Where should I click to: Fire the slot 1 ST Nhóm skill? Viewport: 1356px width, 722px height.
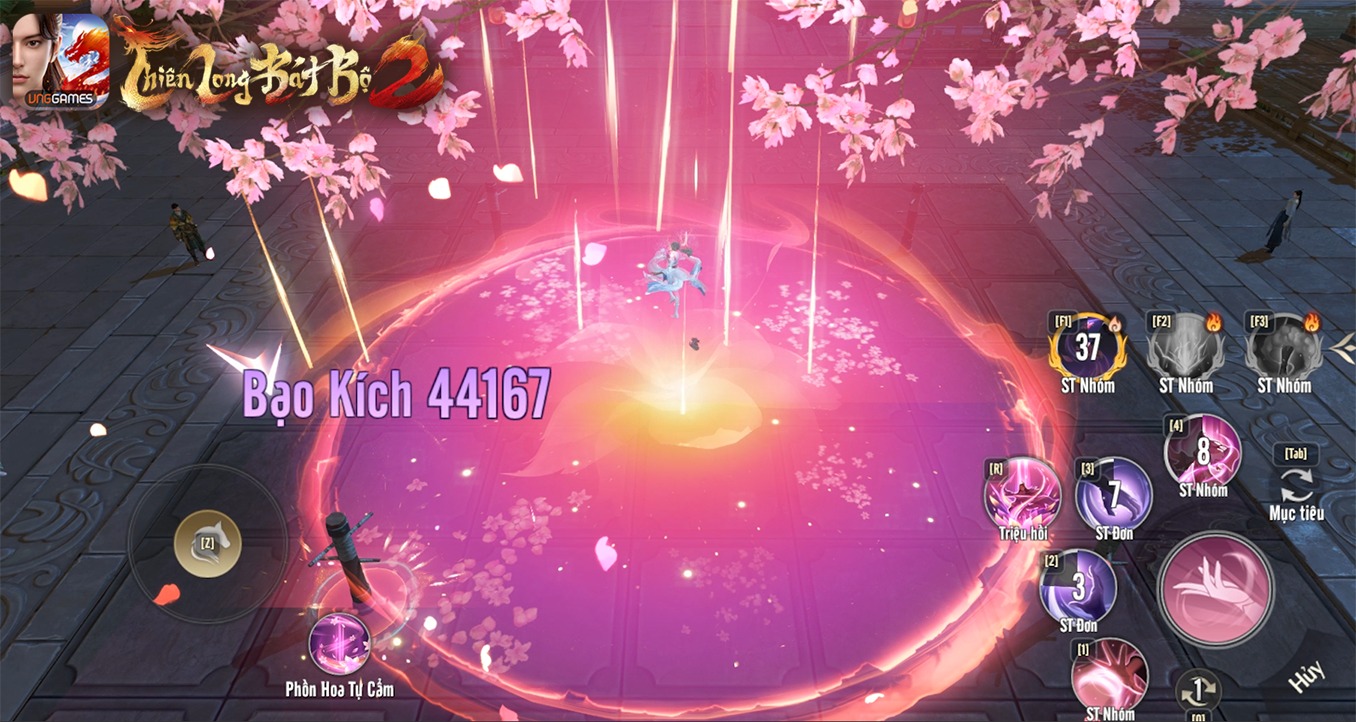1109,675
